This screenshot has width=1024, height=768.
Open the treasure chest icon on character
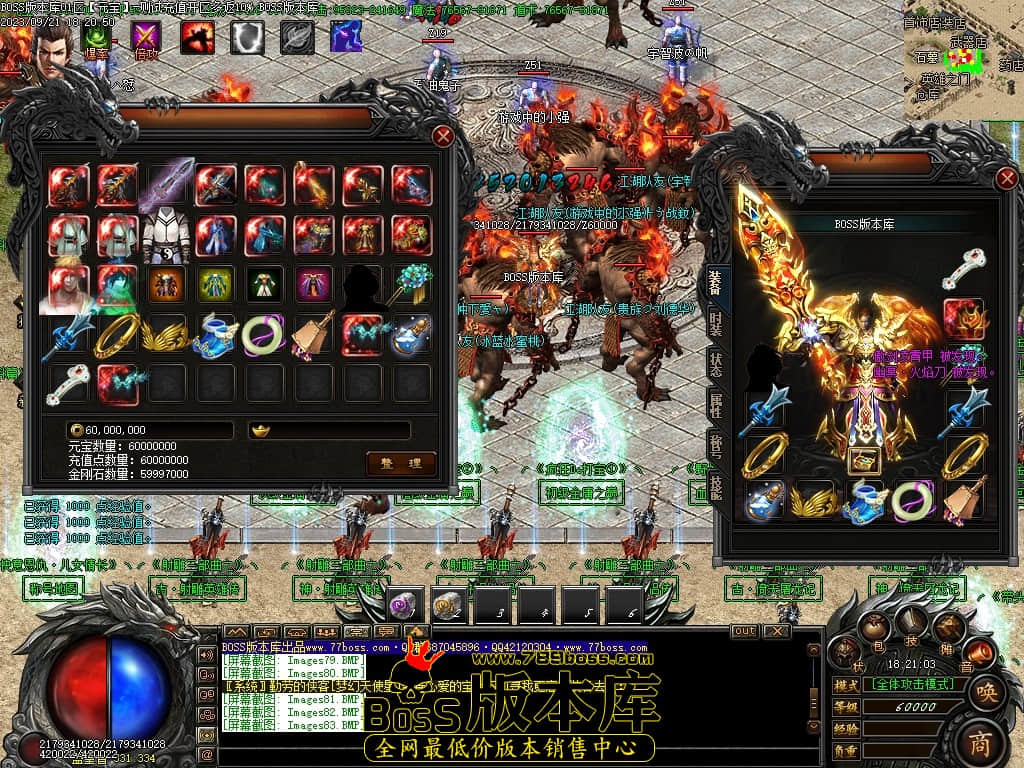click(860, 461)
